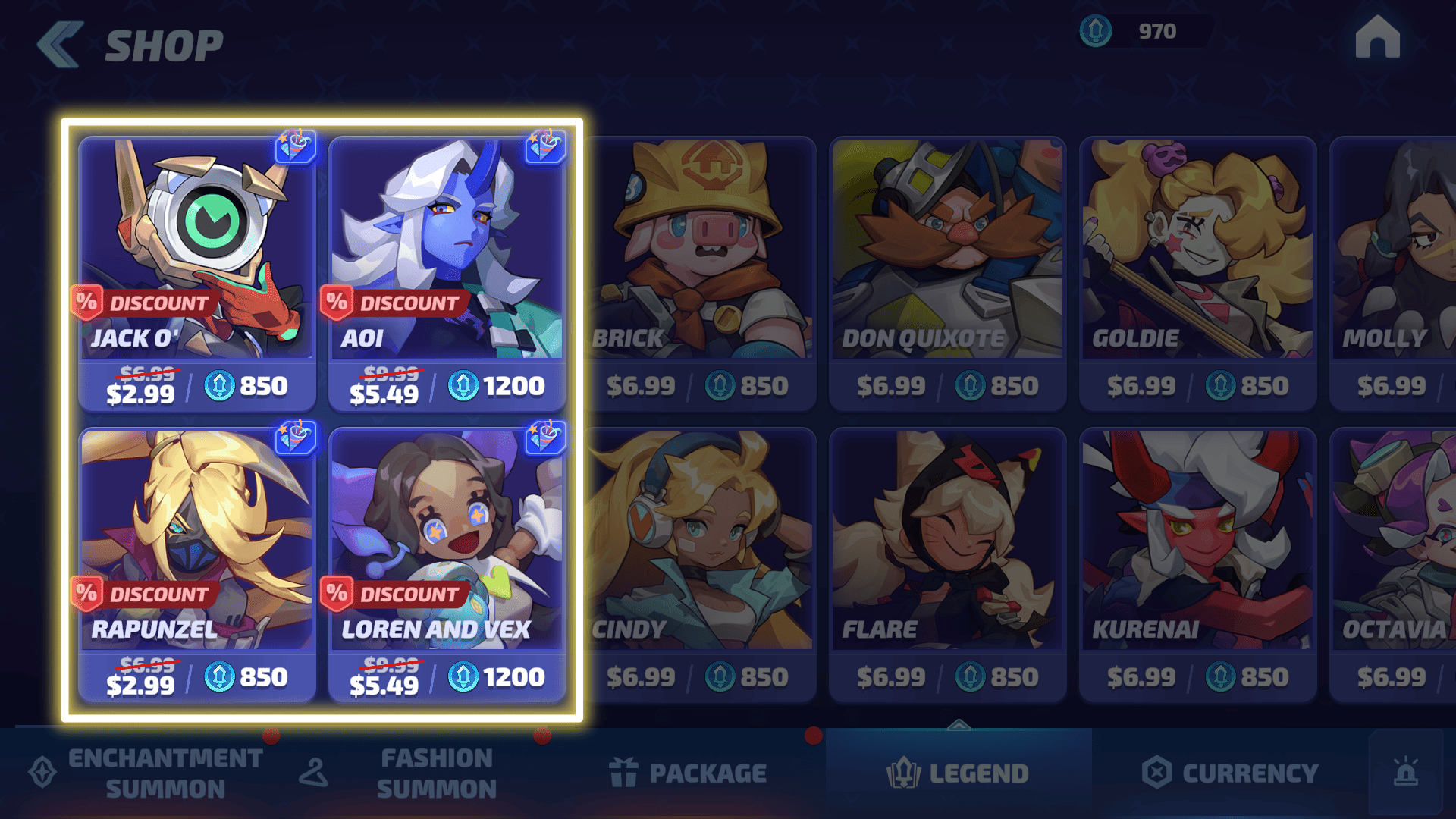This screenshot has width=1456, height=819.
Task: Go back using the Shop arrow
Action: pos(60,45)
